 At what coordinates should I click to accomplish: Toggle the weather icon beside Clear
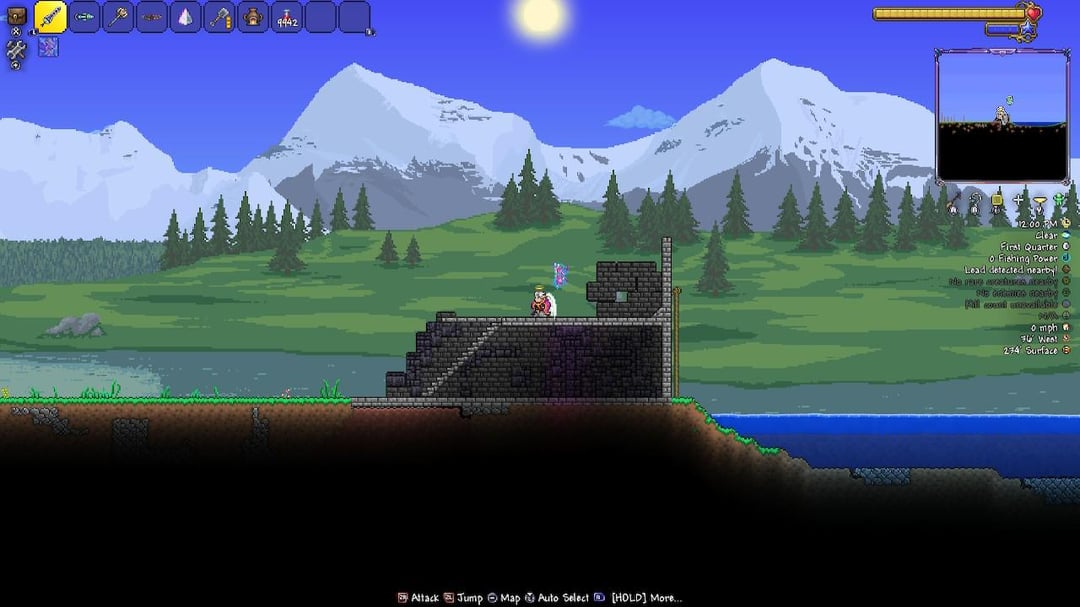pyautogui.click(x=1066, y=235)
